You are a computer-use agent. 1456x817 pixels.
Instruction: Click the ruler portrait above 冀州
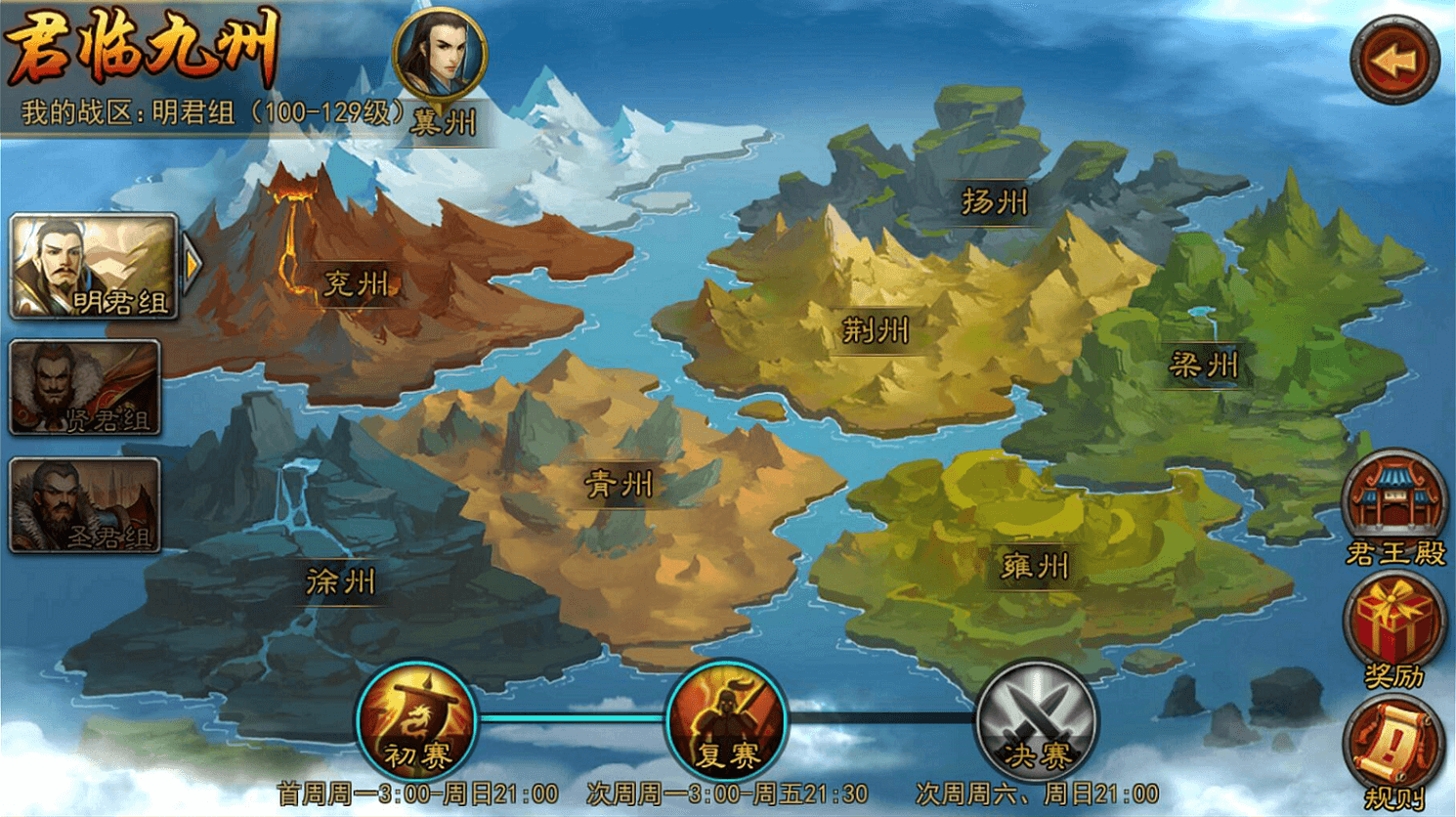[x=440, y=54]
